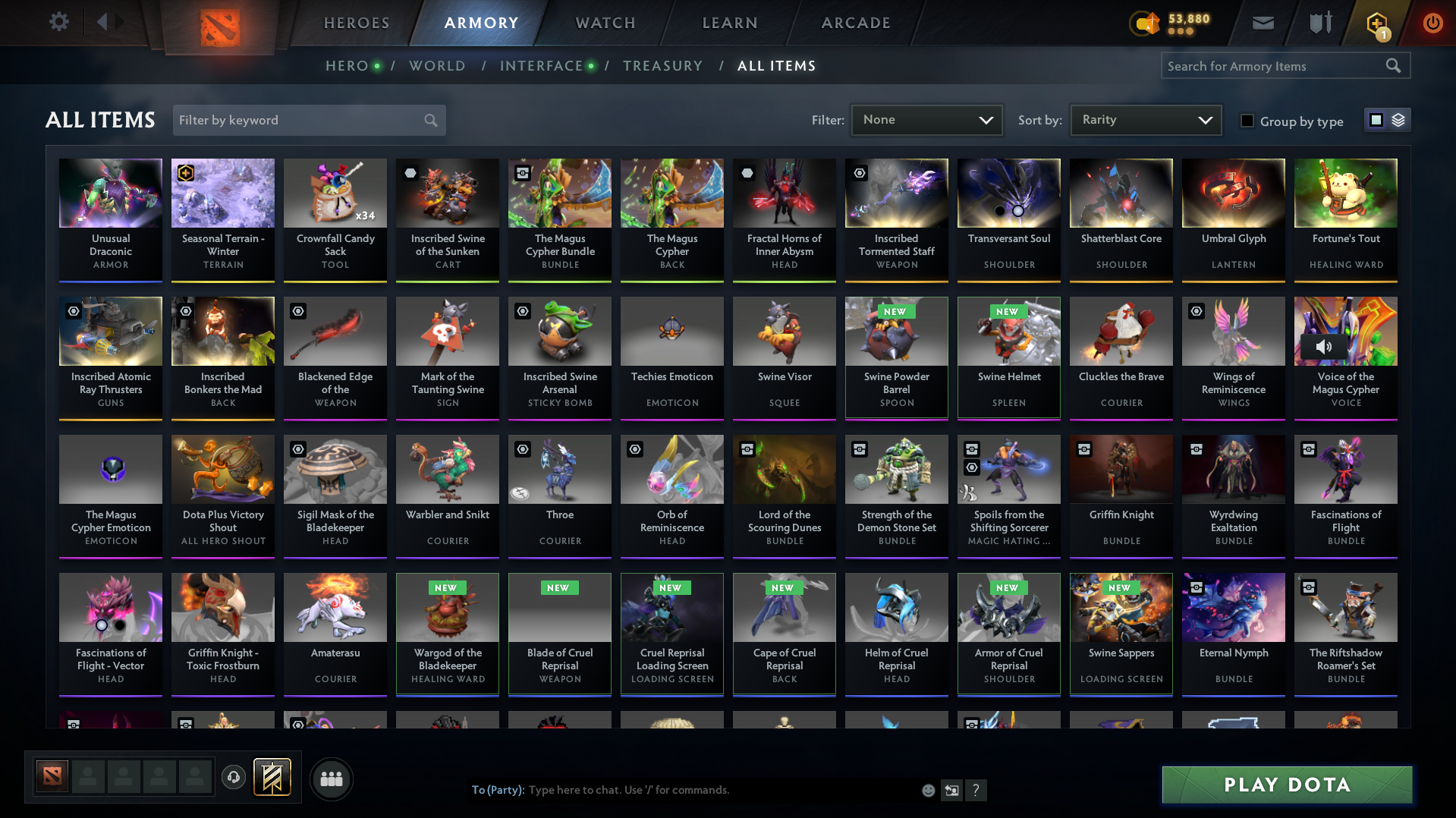The height and width of the screenshot is (818, 1456).
Task: Click the magnifier in the Armory search bar
Action: pos(1393,65)
